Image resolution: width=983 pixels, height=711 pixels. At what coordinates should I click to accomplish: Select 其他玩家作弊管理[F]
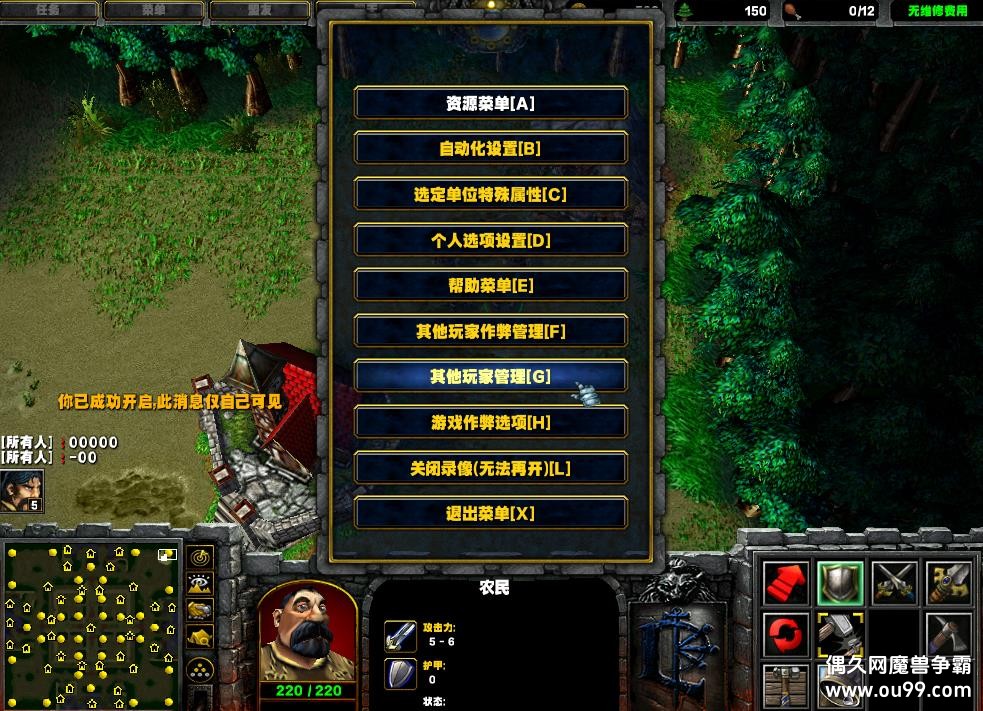pyautogui.click(x=491, y=332)
